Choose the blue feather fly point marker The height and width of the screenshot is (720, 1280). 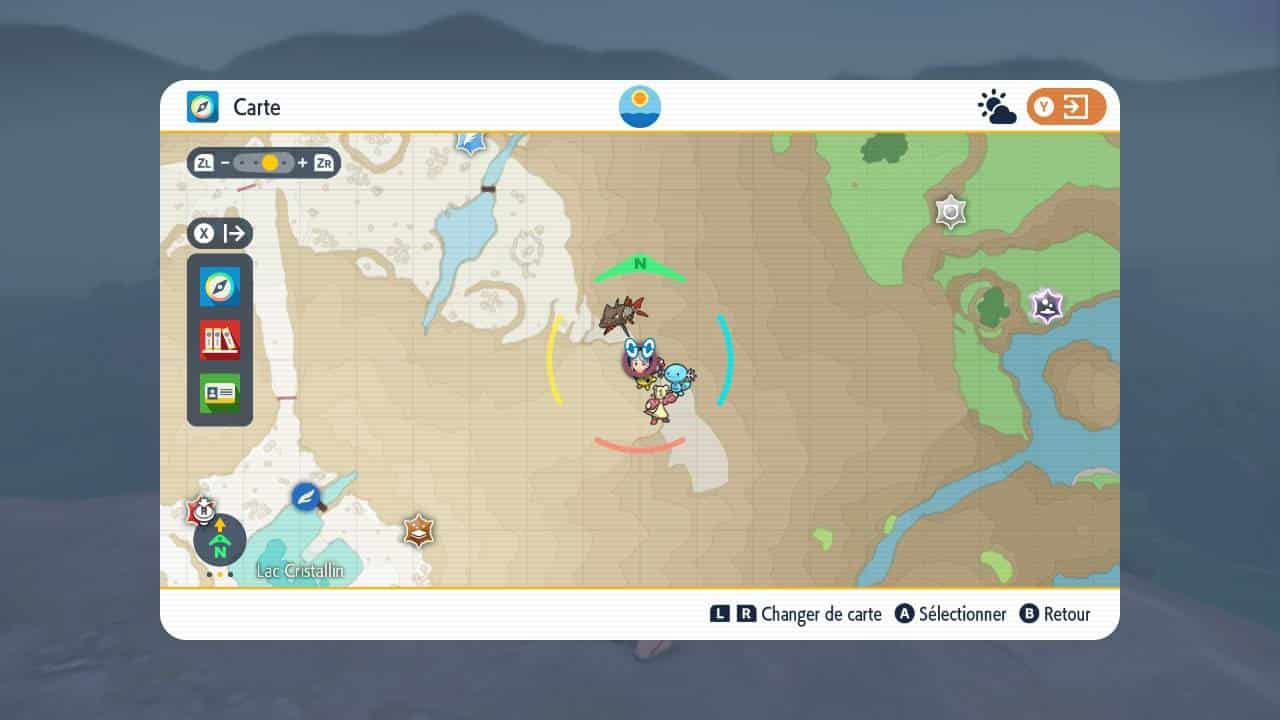[x=306, y=496]
